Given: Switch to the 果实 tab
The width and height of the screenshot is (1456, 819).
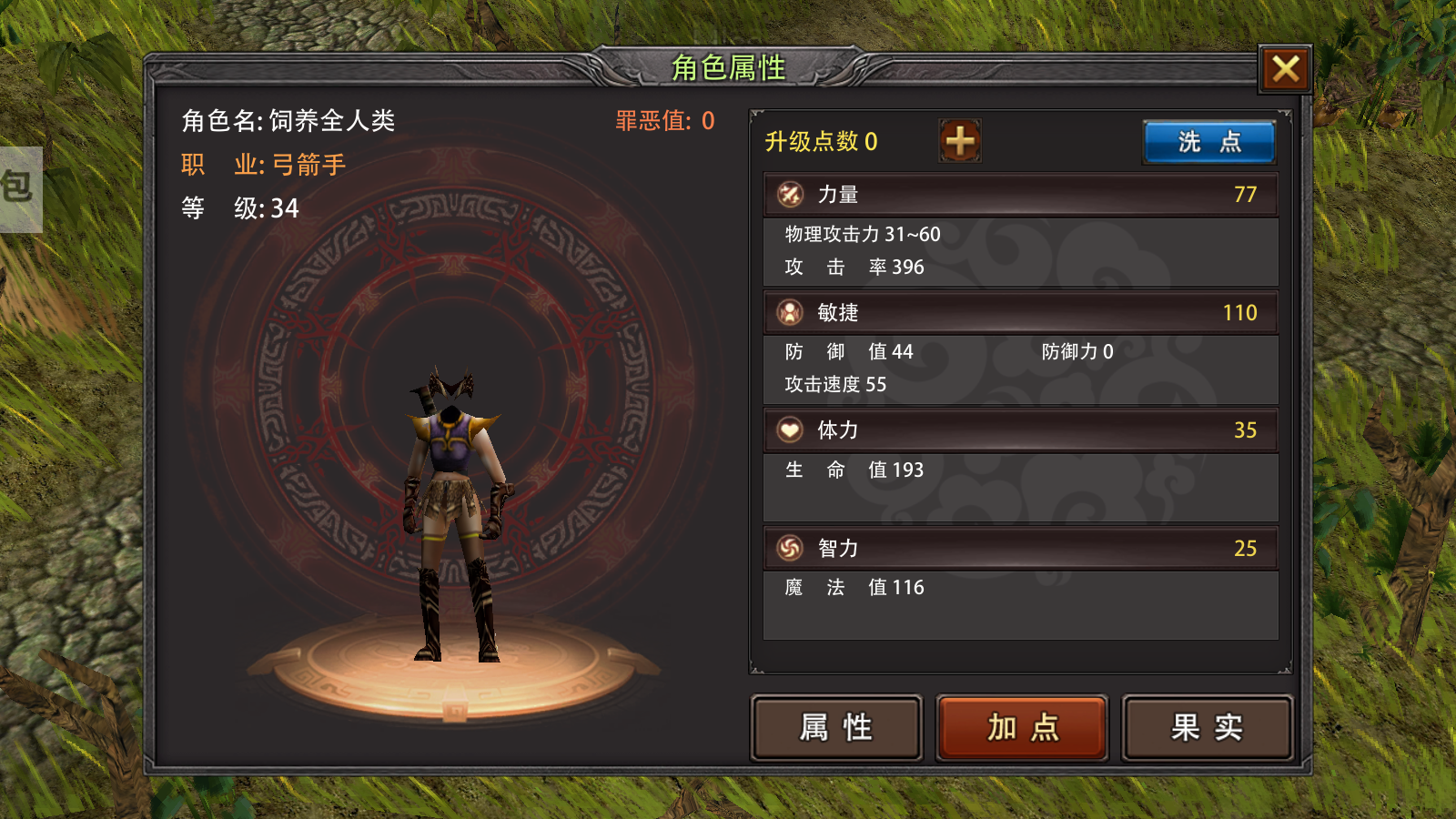Looking at the screenshot, I should [1208, 728].
